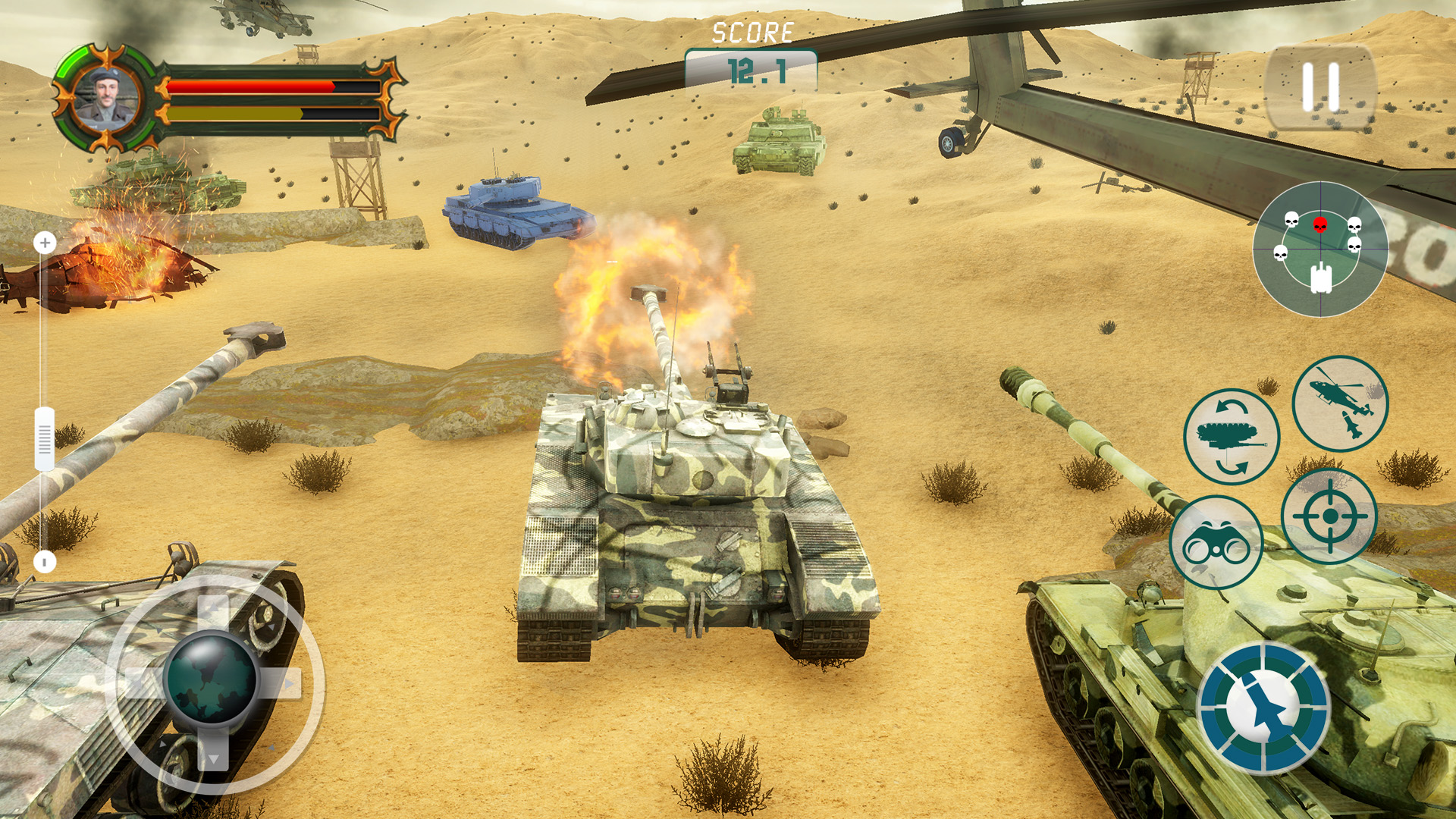This screenshot has height=819, width=1456.
Task: Click the radar minimap
Action: click(1320, 249)
